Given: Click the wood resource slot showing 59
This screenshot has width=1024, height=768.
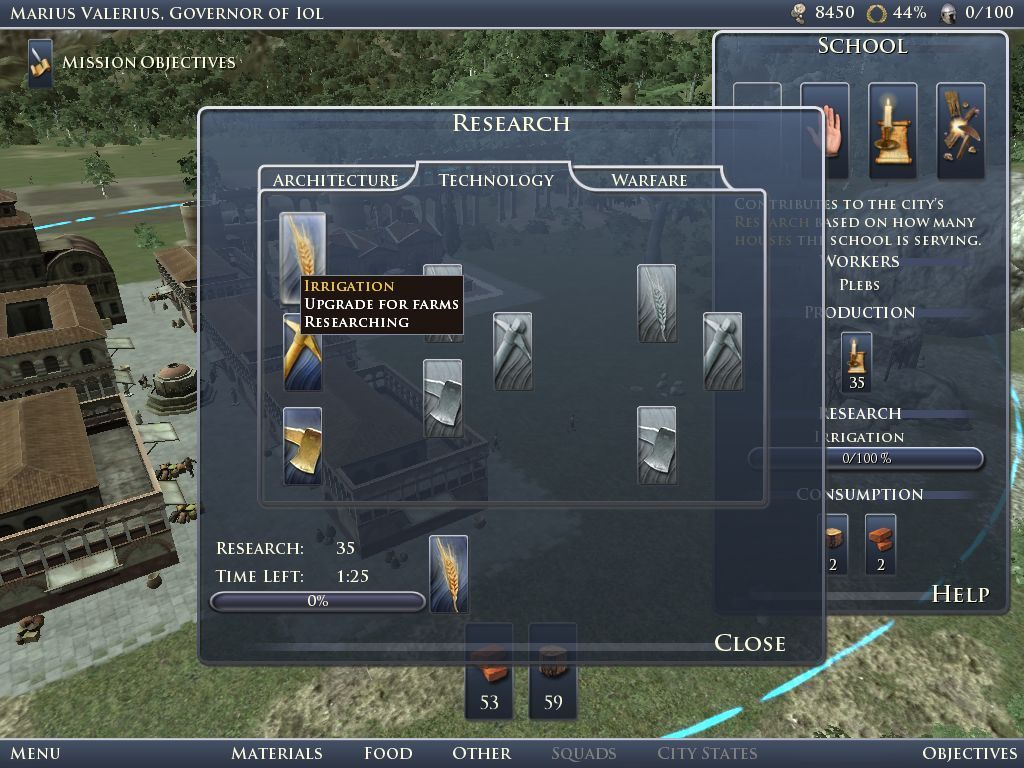Looking at the screenshot, I should tap(553, 670).
